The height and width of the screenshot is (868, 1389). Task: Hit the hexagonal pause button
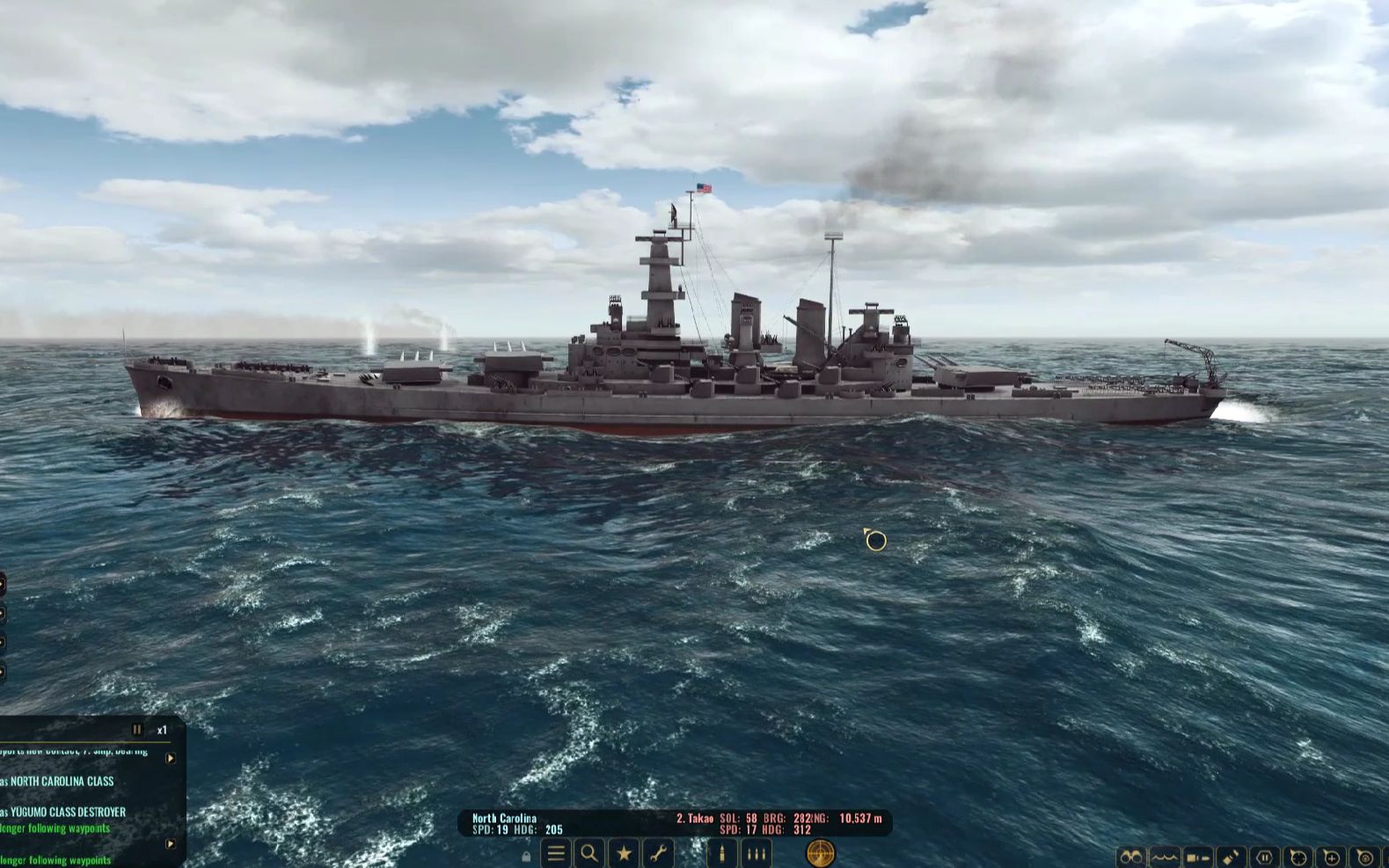point(1265,857)
